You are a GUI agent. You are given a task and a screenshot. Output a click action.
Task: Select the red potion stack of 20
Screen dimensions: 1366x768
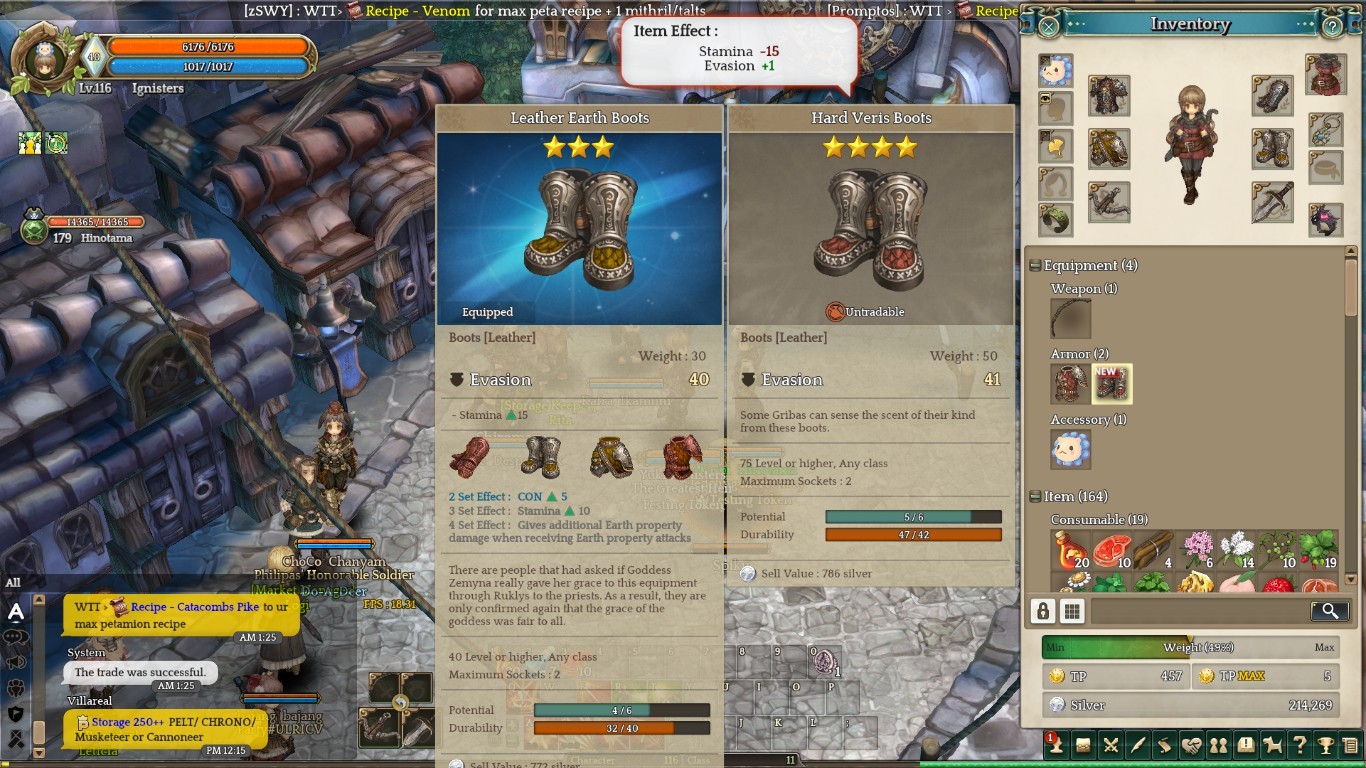pyautogui.click(x=1071, y=550)
